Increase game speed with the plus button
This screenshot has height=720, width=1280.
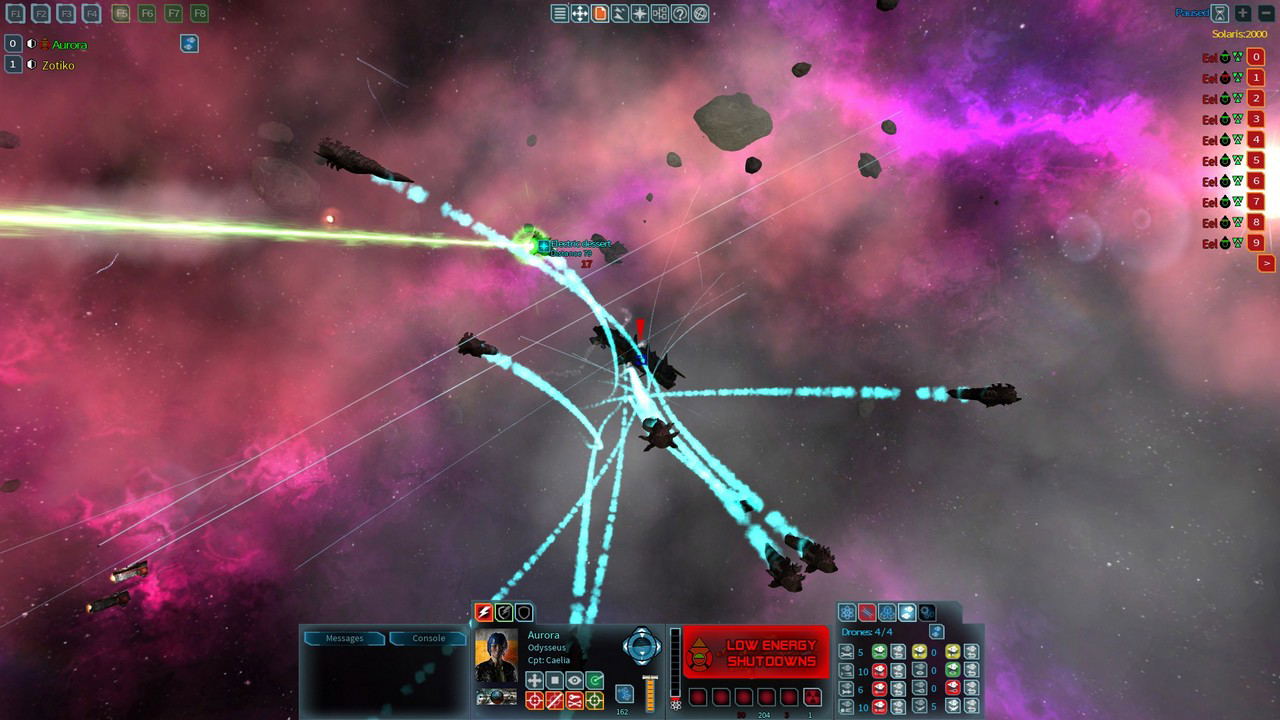pyautogui.click(x=1243, y=13)
